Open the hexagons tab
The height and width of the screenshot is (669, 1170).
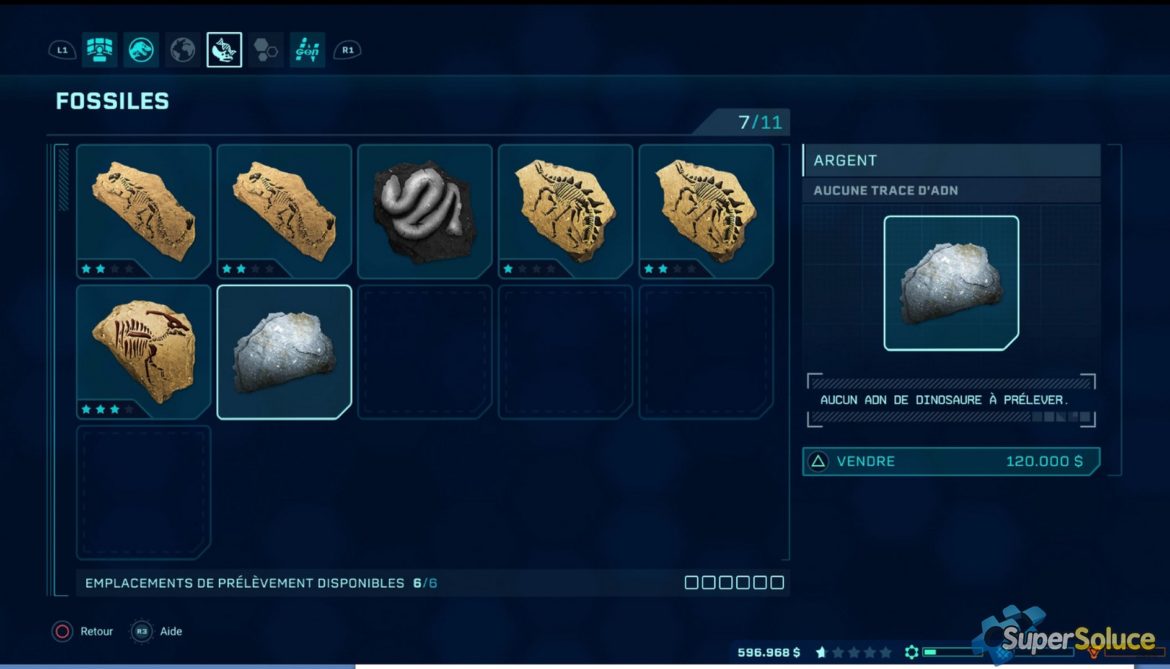click(x=266, y=50)
